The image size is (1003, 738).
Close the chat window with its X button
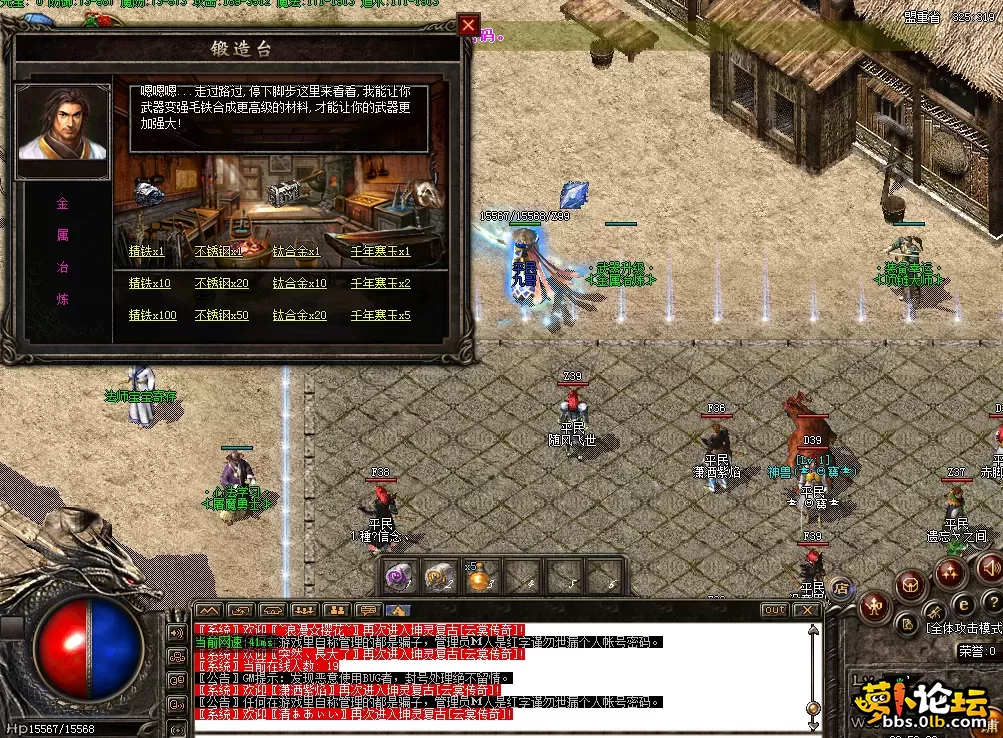point(807,609)
